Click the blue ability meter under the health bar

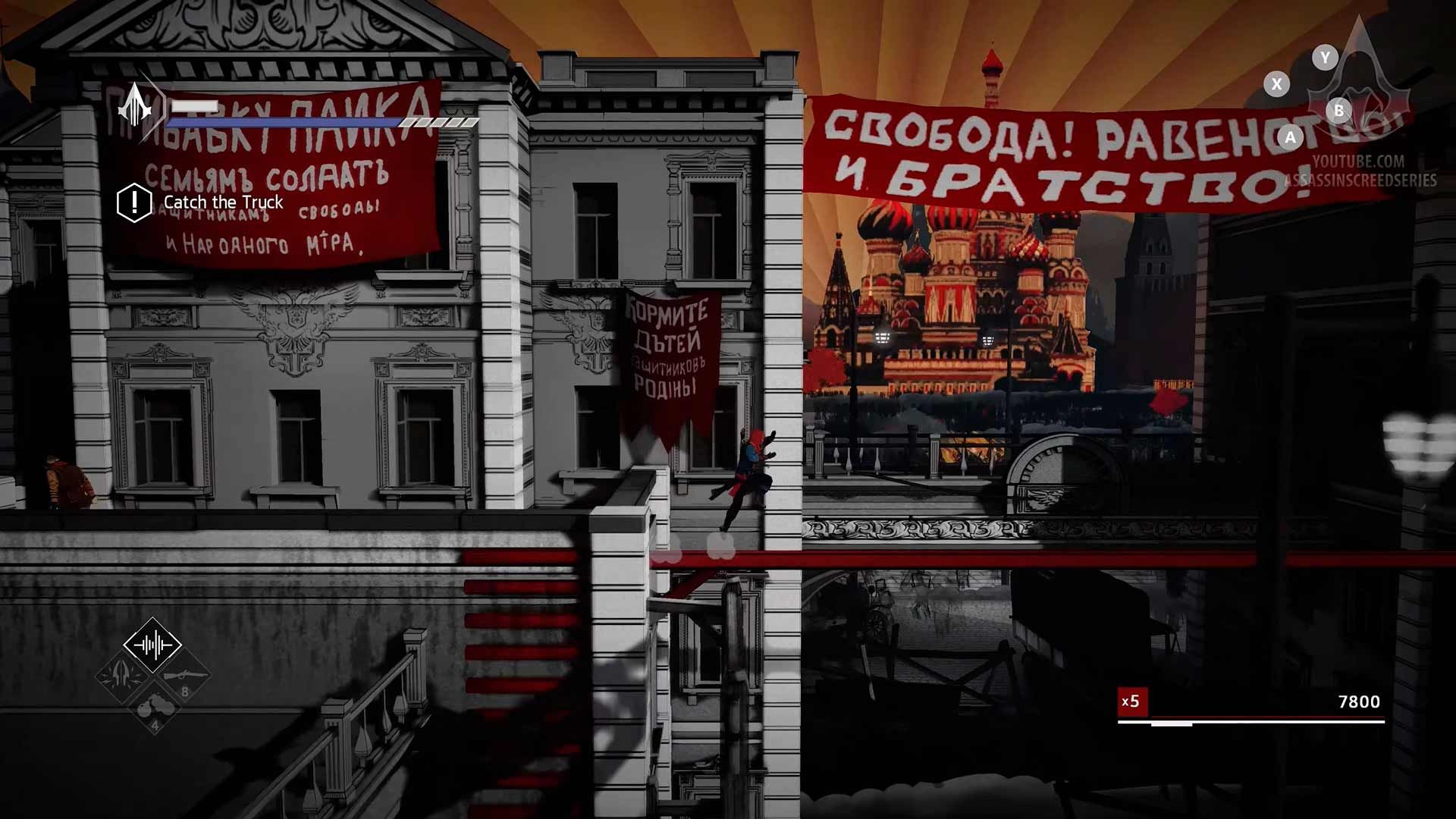pyautogui.click(x=283, y=121)
